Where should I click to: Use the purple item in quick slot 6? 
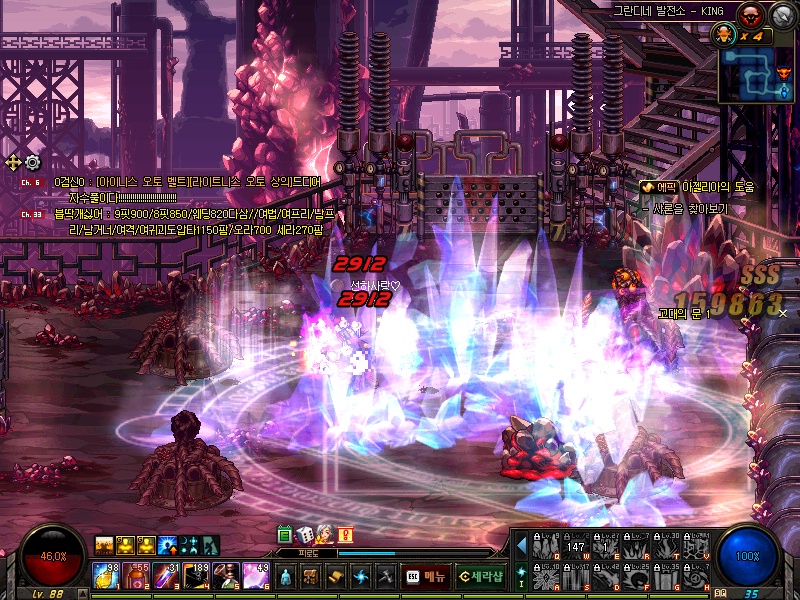[x=256, y=575]
